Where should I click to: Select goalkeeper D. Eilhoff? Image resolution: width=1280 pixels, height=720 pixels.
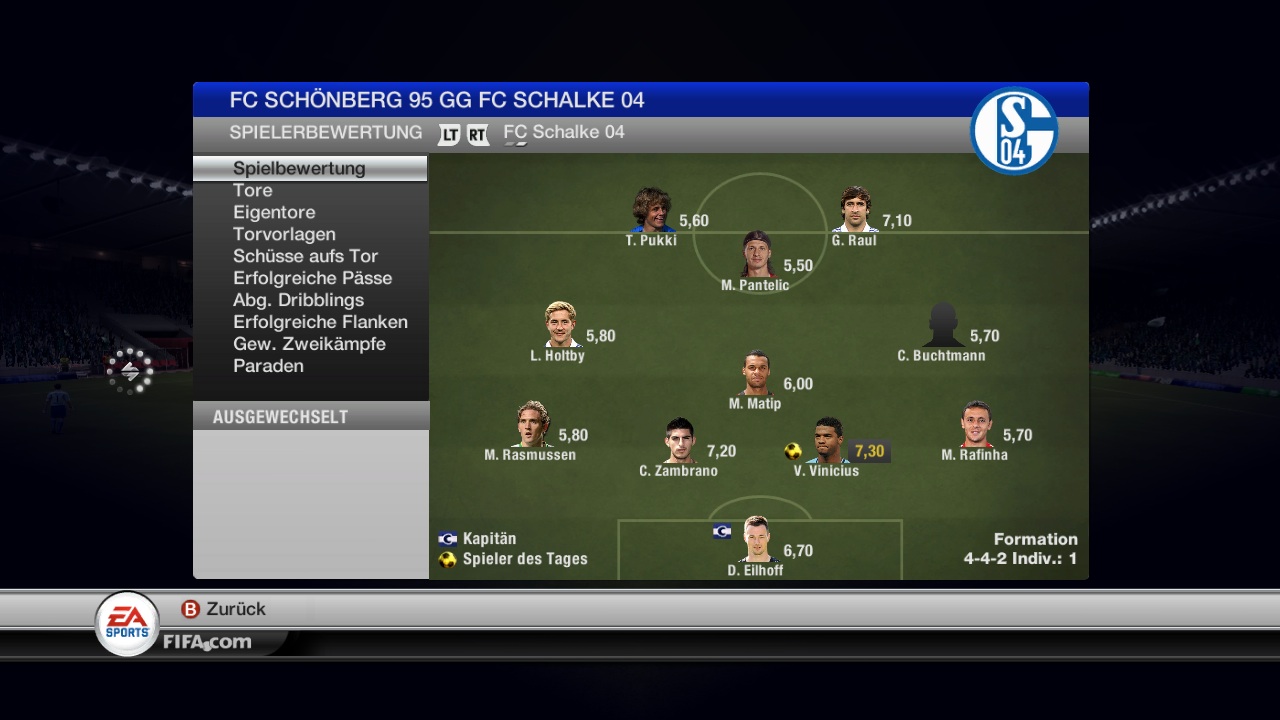click(756, 540)
